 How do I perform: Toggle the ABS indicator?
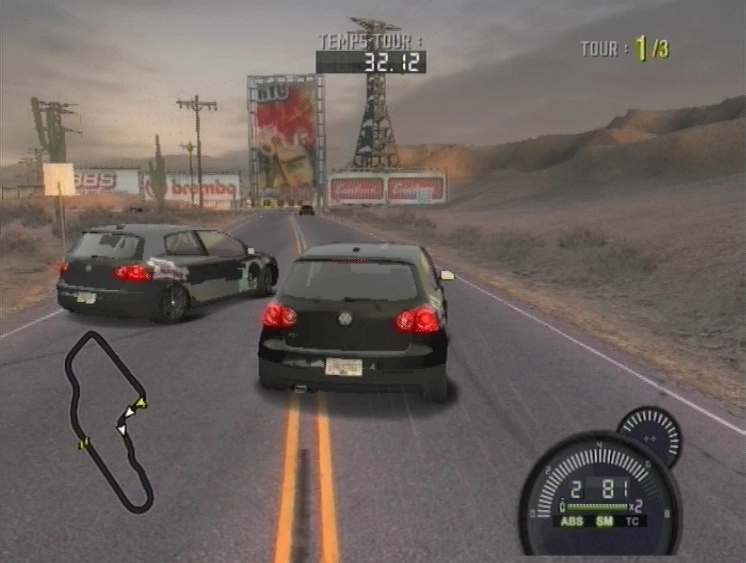(574, 521)
